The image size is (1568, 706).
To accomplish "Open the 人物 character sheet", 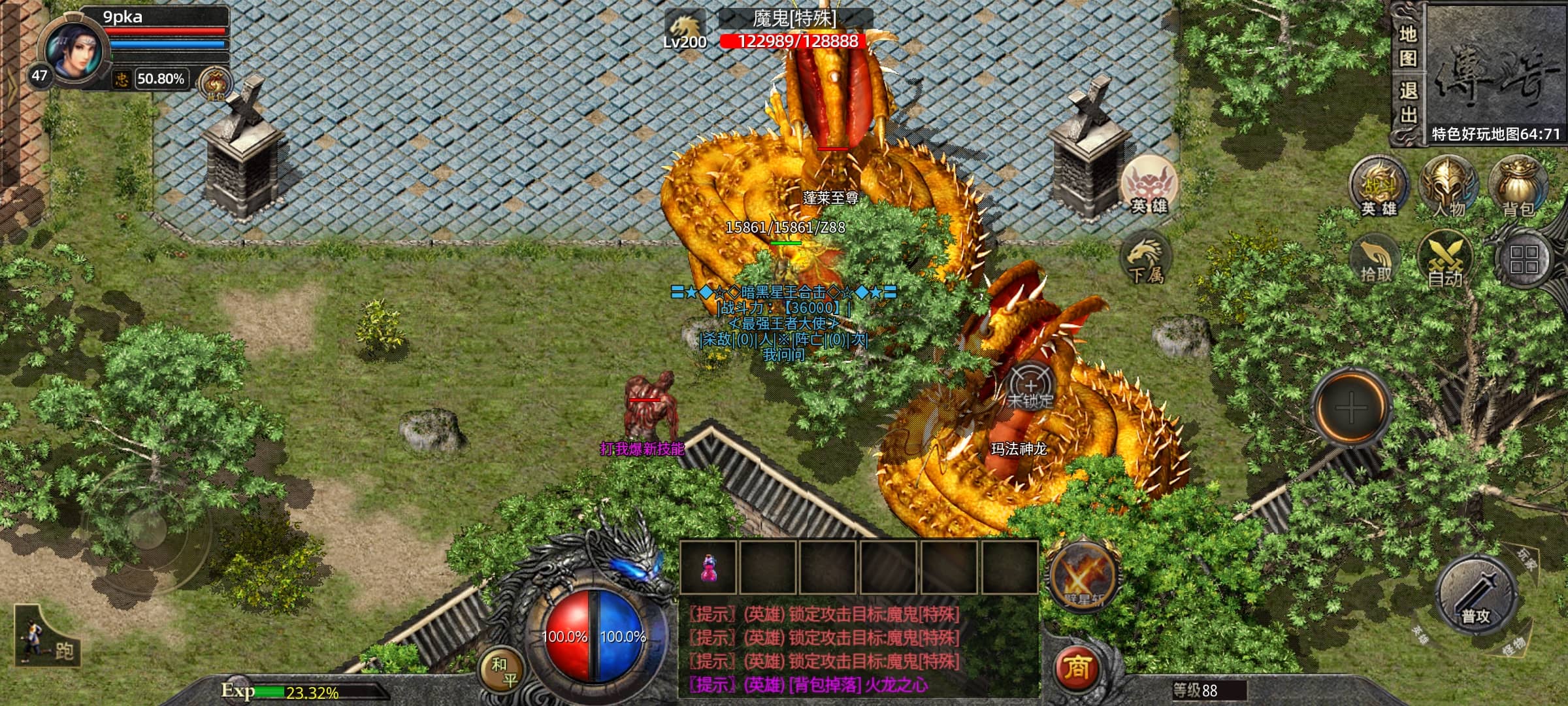I will point(1448,186).
